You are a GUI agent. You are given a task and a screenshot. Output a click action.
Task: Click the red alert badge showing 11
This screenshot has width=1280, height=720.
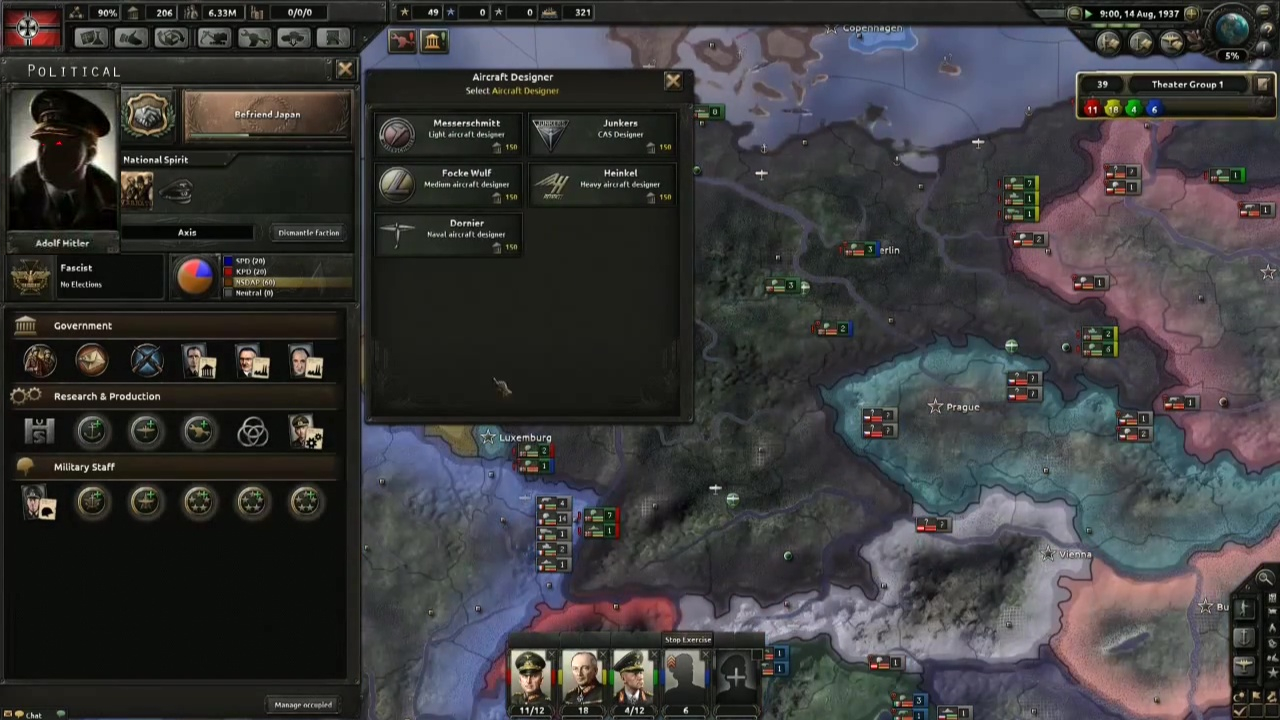(1091, 109)
